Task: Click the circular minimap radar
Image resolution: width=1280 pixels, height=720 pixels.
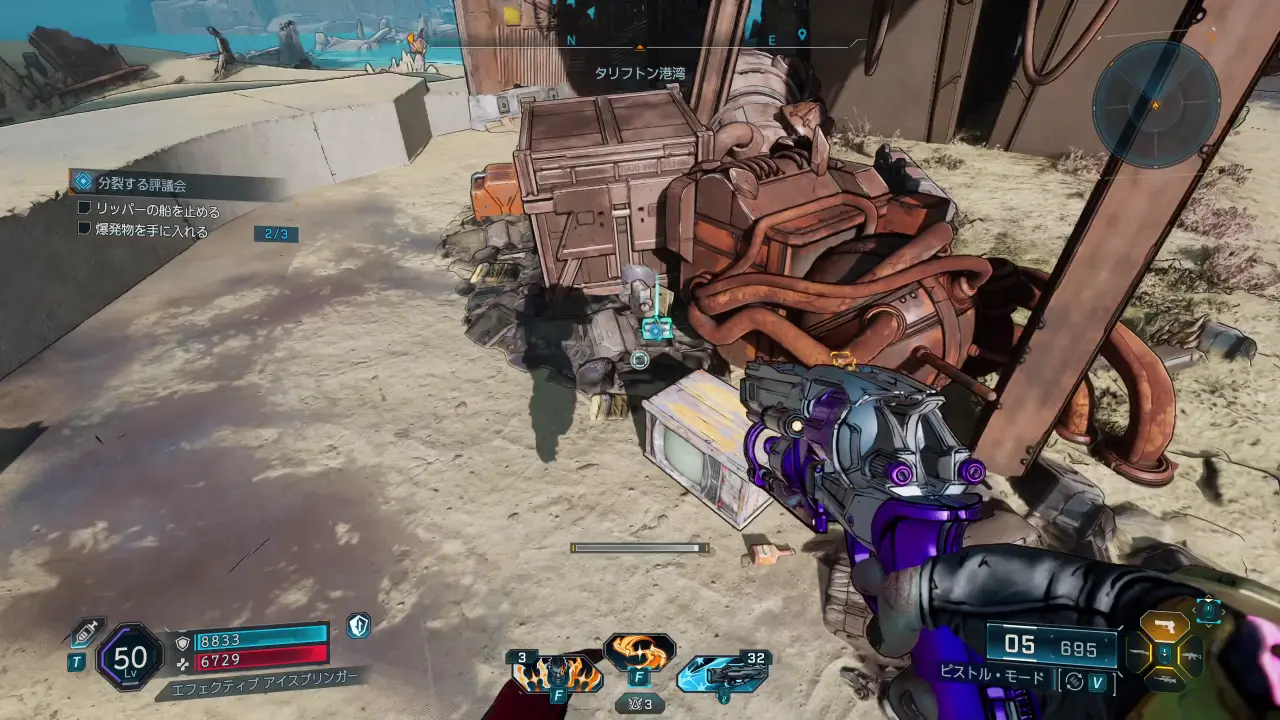Action: (x=1155, y=103)
